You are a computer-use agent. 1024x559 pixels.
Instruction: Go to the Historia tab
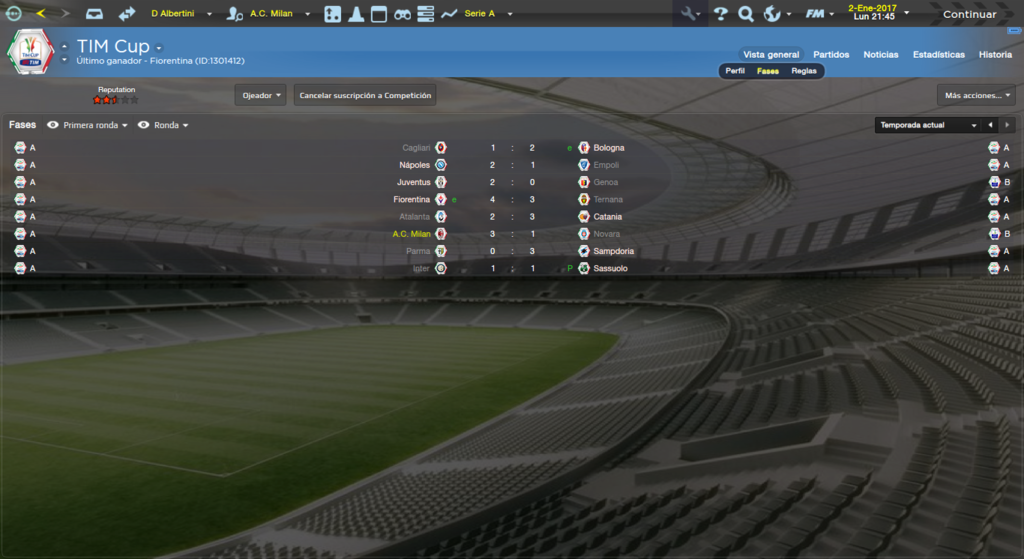[995, 55]
